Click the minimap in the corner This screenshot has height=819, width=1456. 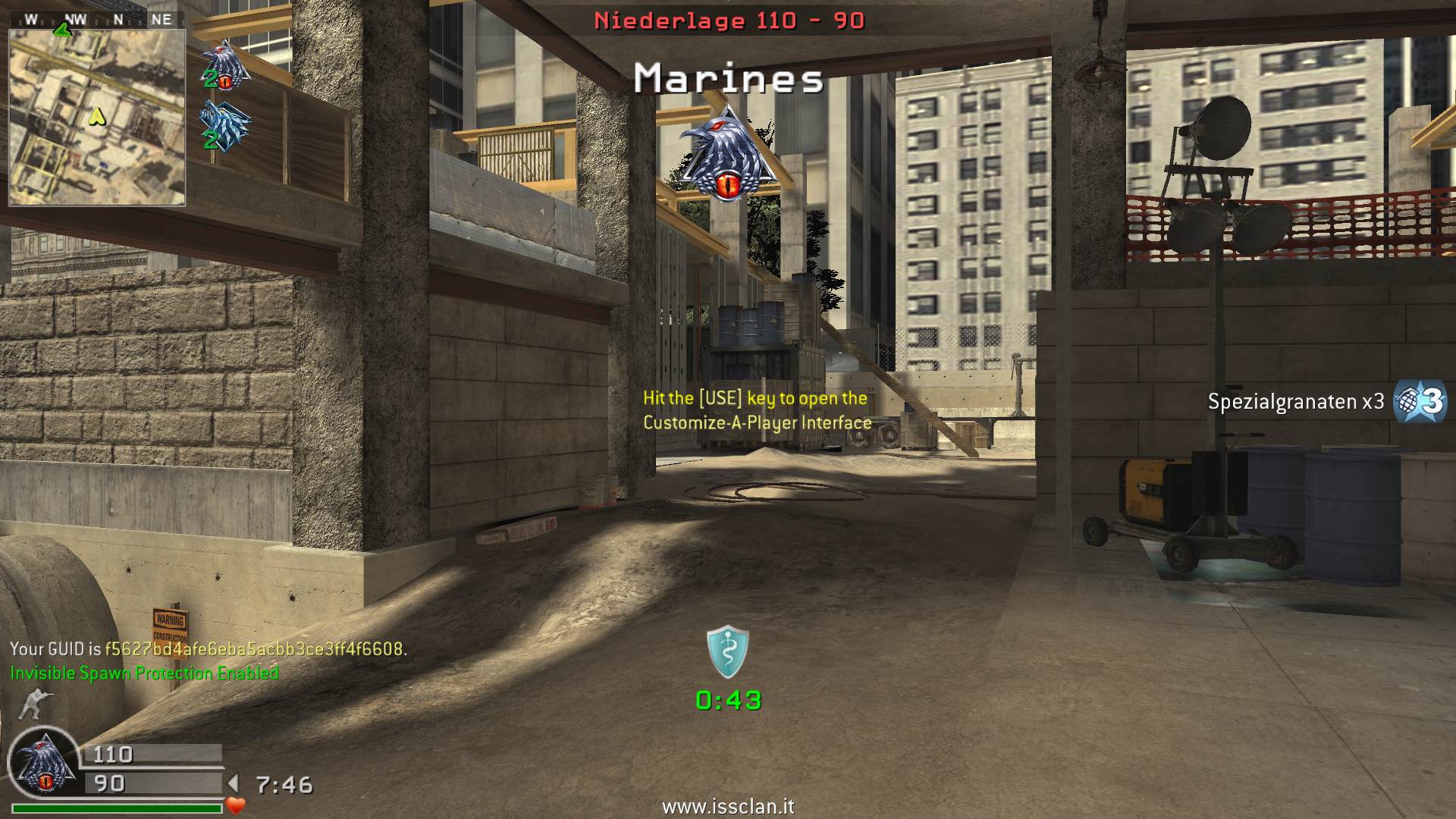click(97, 118)
